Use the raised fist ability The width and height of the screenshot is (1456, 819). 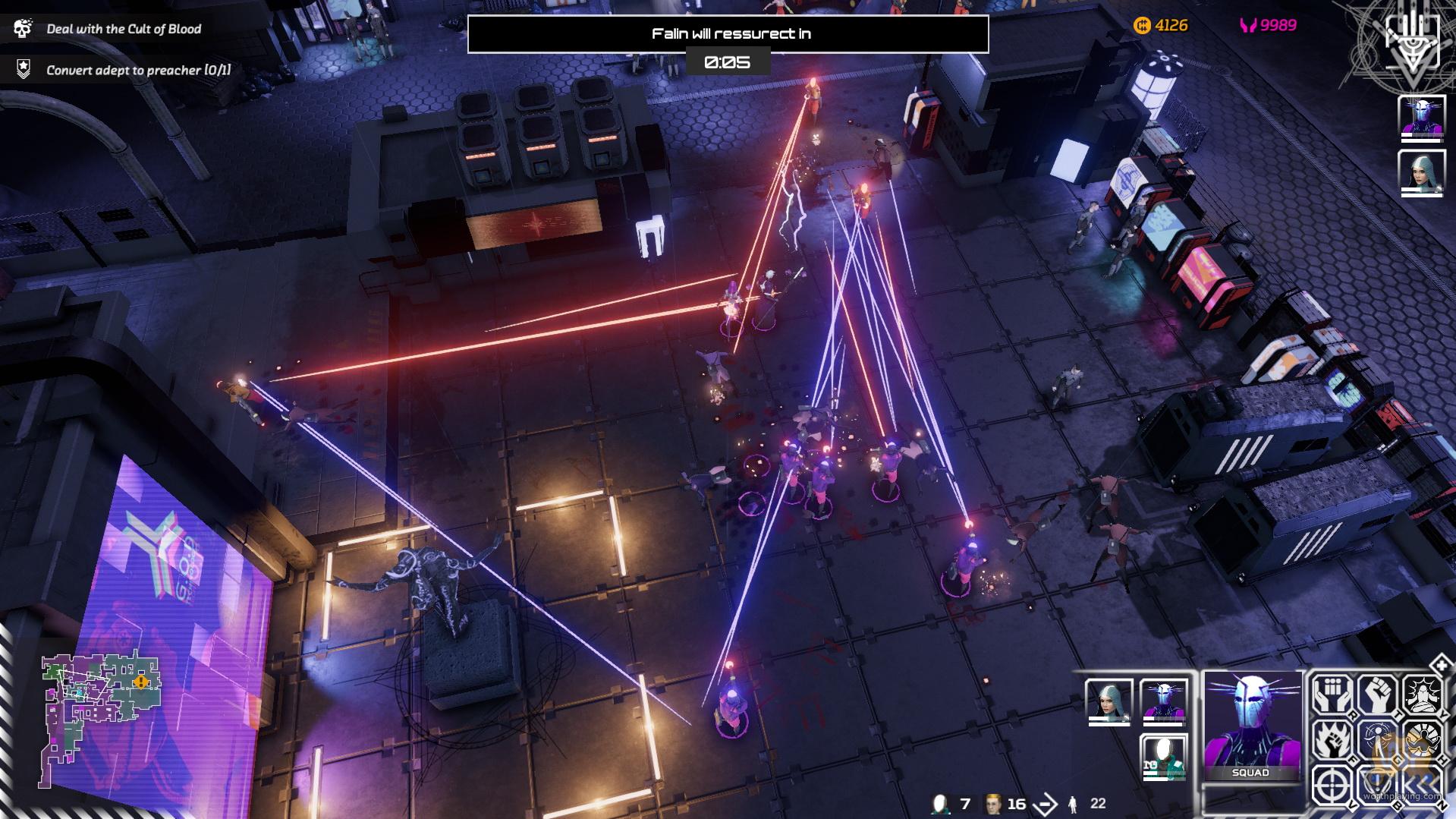1376,694
